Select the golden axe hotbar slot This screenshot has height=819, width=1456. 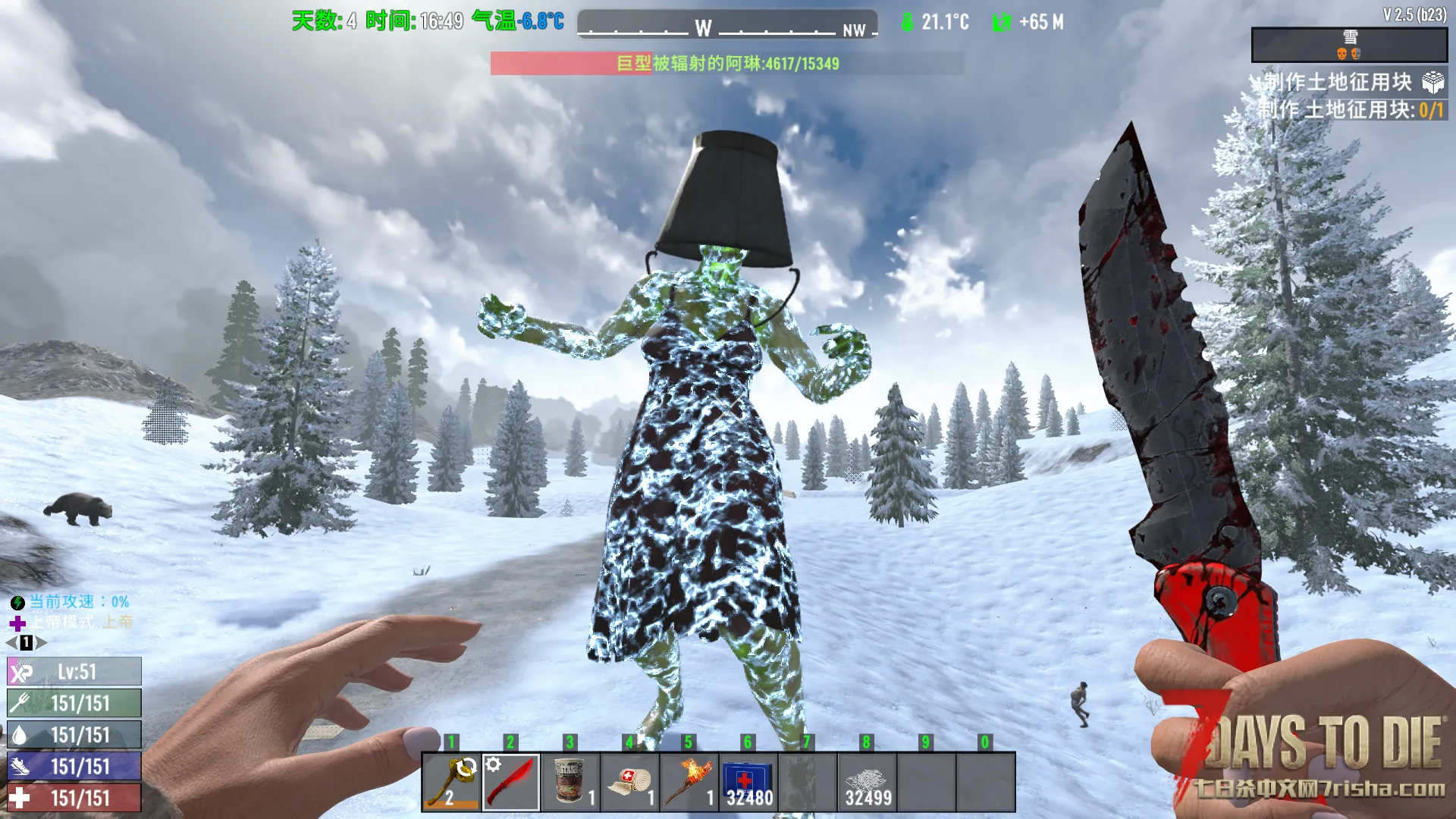pos(451,782)
